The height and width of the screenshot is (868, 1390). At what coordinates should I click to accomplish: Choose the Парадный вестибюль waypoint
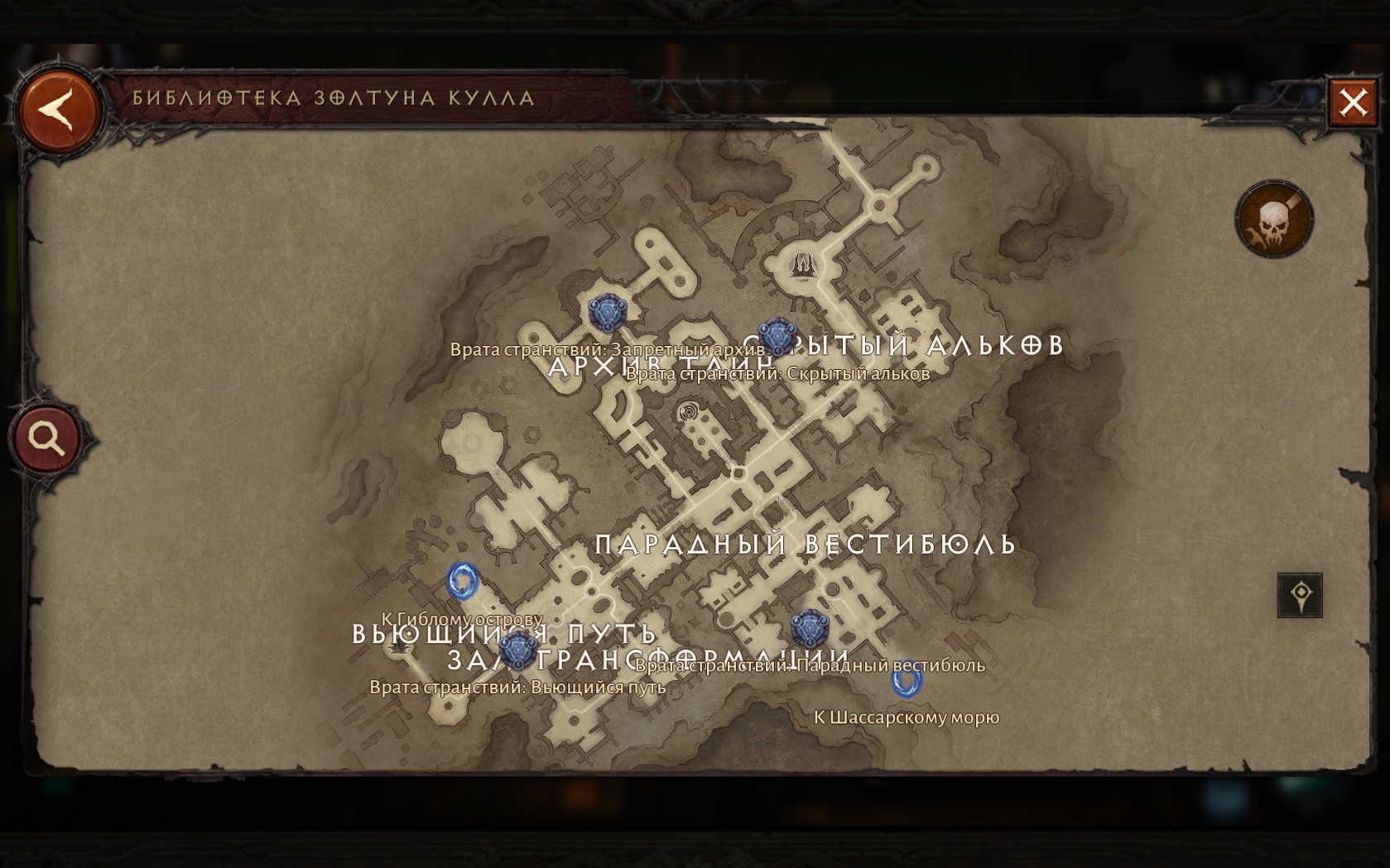pos(809,629)
